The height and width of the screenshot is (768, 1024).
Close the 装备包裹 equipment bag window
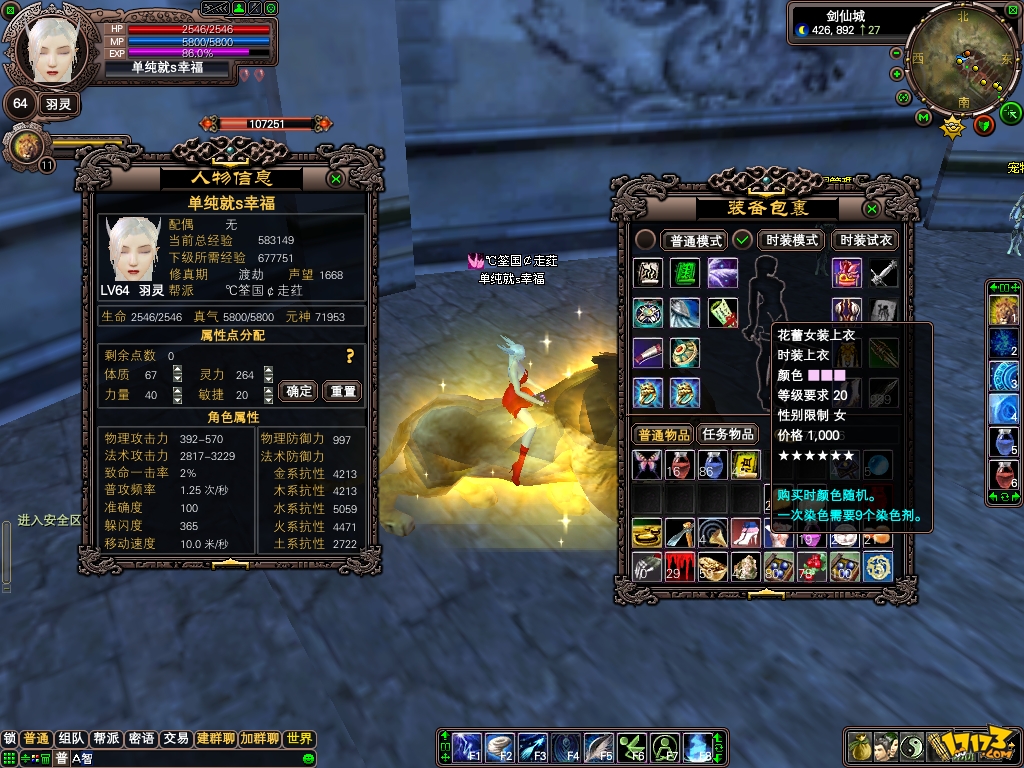(872, 209)
